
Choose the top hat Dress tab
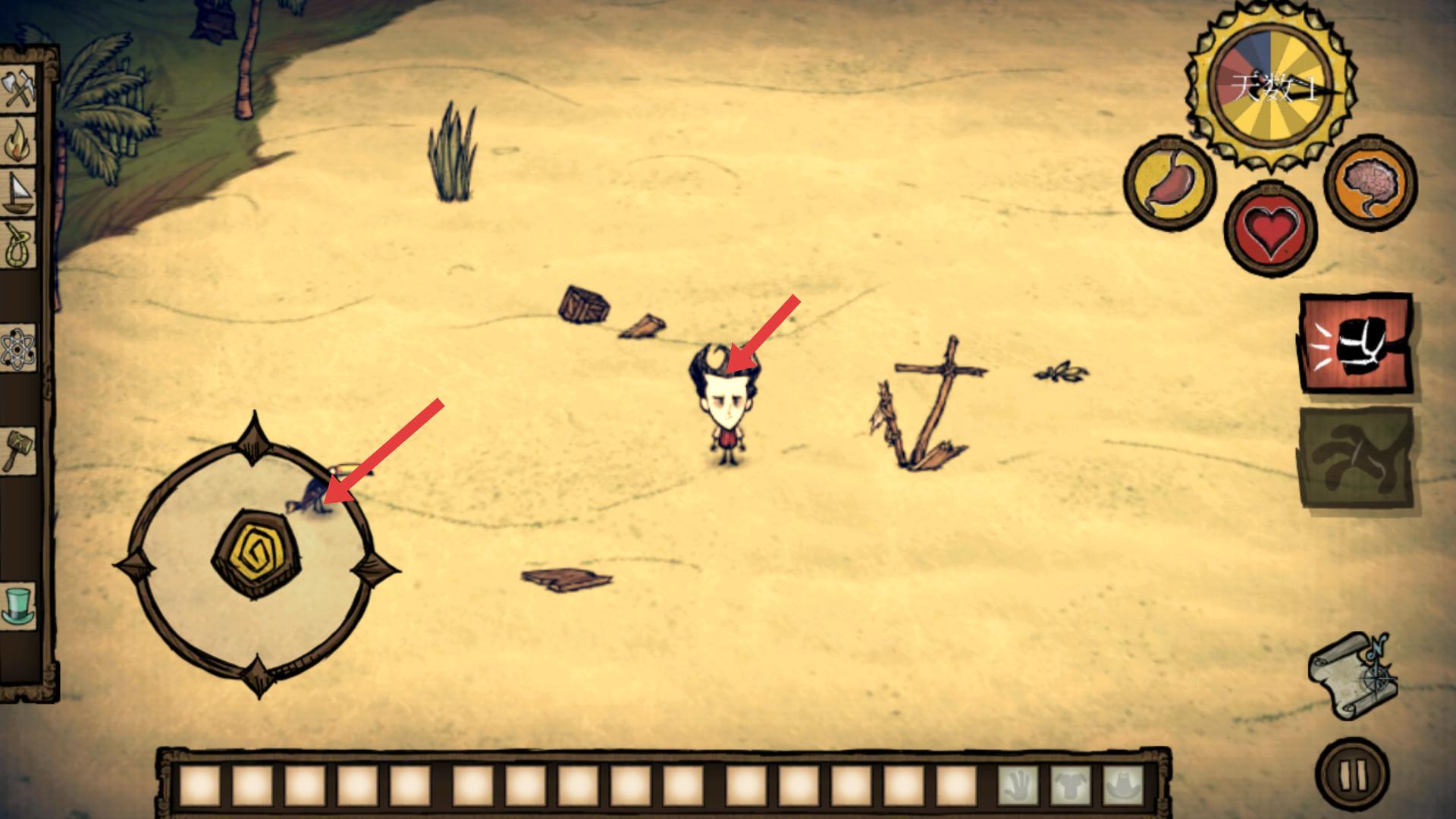(x=19, y=605)
